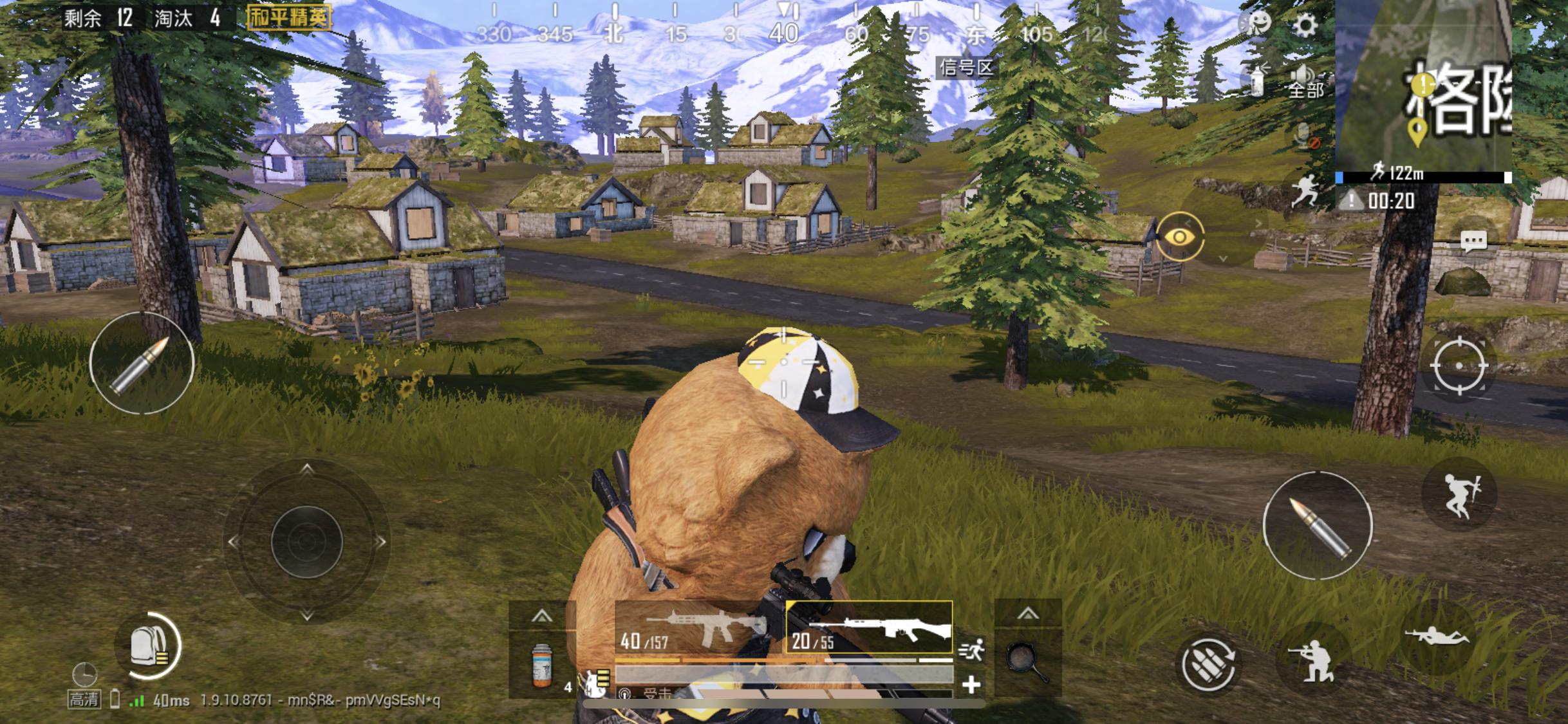
Task: Crouch using the kneeling soldier button
Action: click(1312, 661)
